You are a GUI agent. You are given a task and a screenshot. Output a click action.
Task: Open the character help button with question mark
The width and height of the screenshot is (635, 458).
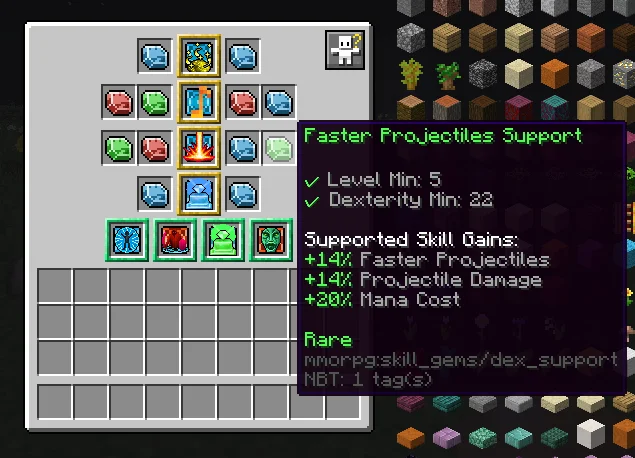(x=344, y=50)
